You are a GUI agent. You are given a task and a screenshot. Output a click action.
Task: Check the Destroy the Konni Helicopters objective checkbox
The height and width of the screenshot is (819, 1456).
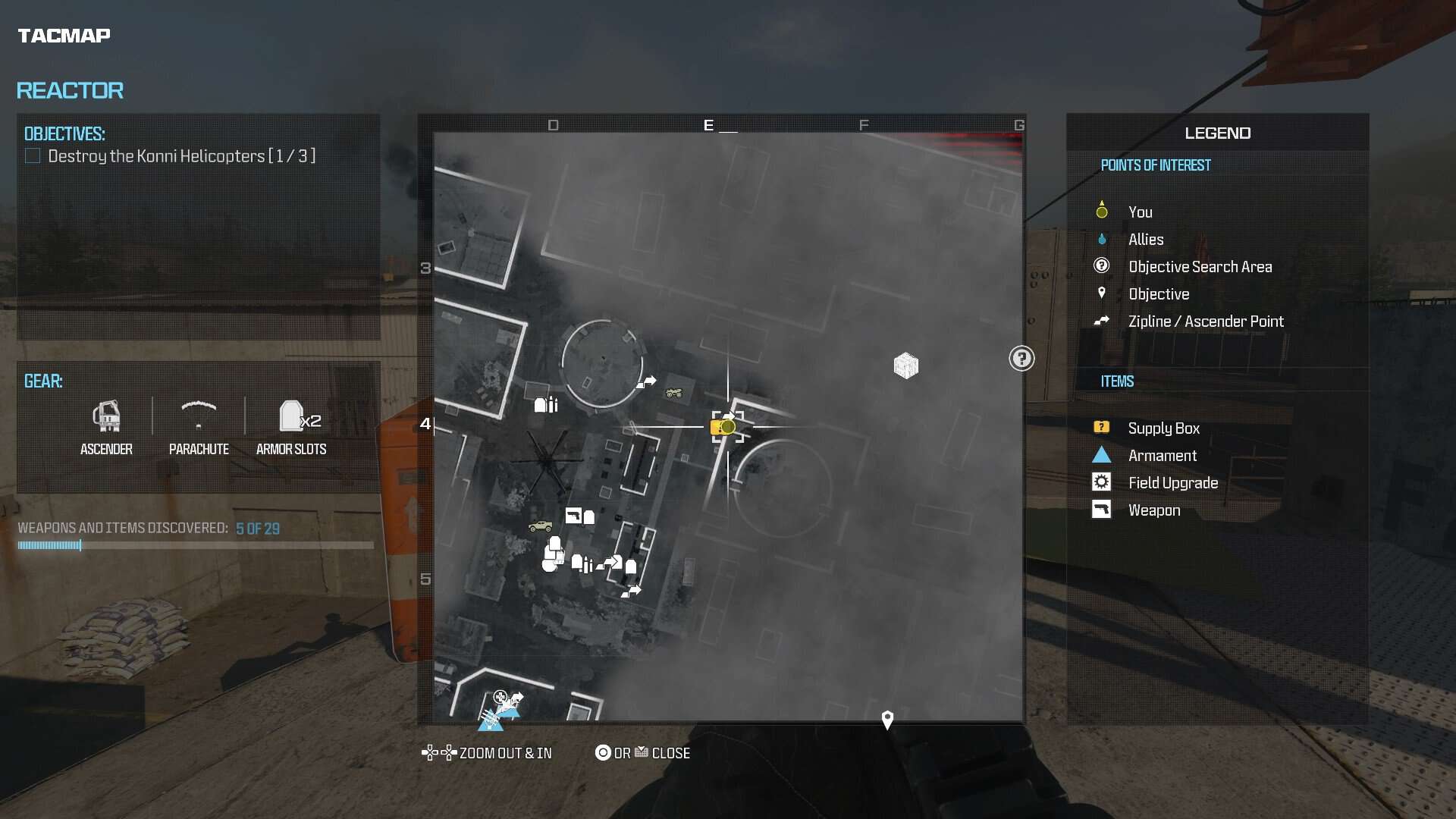click(x=33, y=155)
